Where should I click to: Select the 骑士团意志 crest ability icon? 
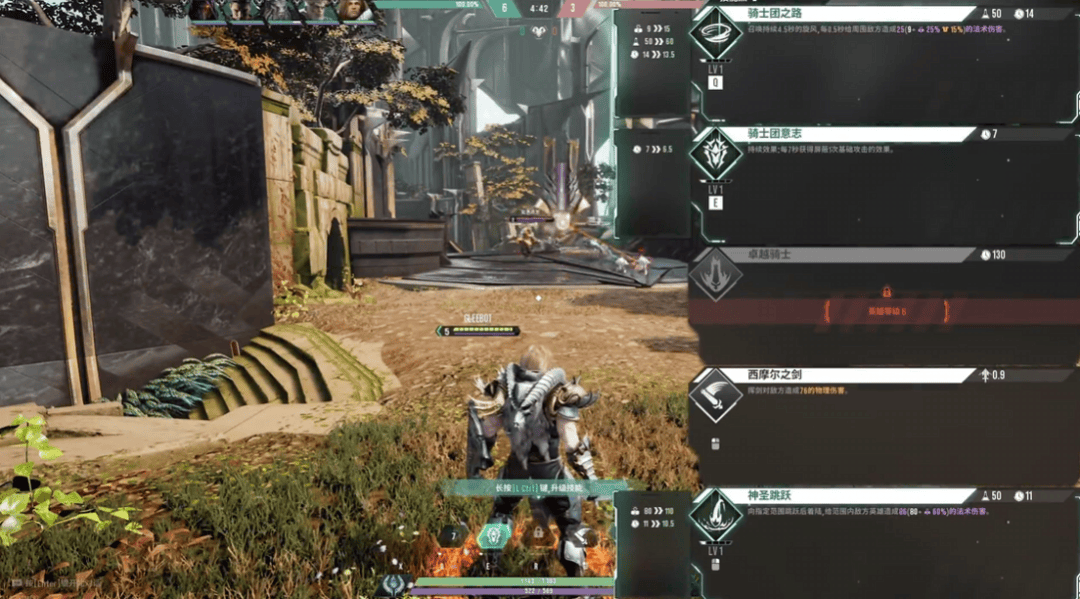(x=716, y=156)
